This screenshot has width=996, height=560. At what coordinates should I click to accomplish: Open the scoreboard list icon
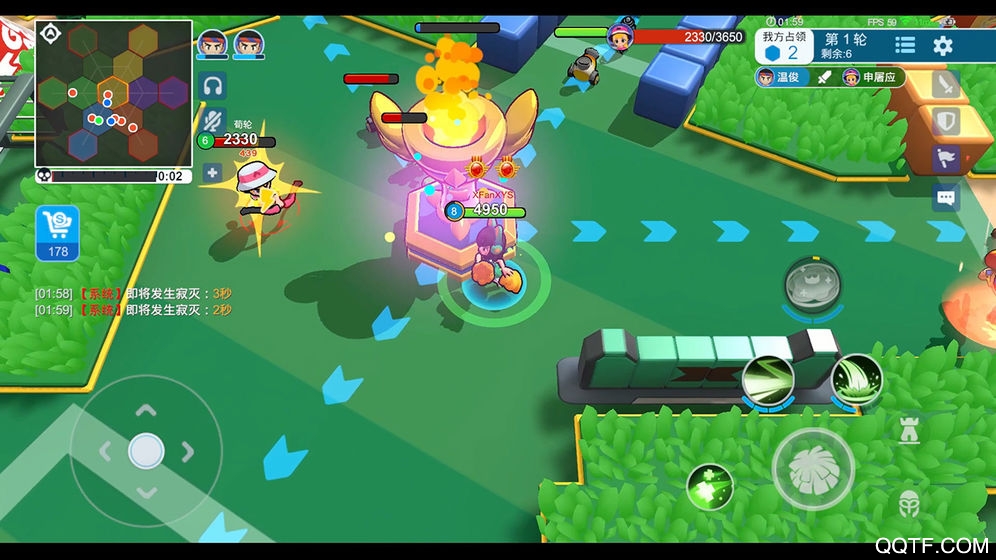click(x=905, y=45)
